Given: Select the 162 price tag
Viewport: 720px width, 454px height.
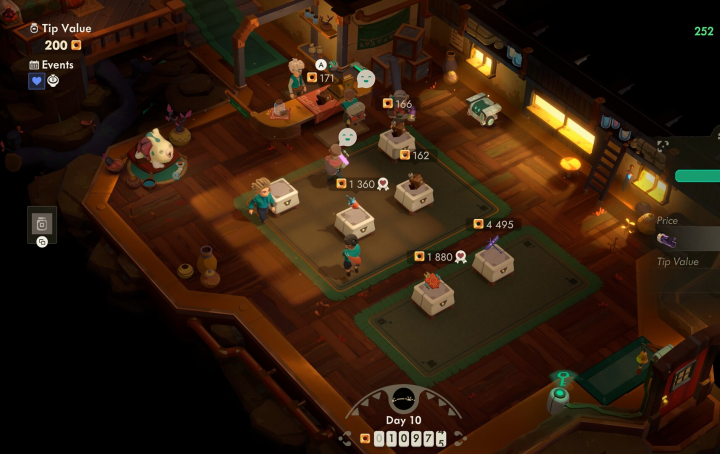Looking at the screenshot, I should 414,155.
